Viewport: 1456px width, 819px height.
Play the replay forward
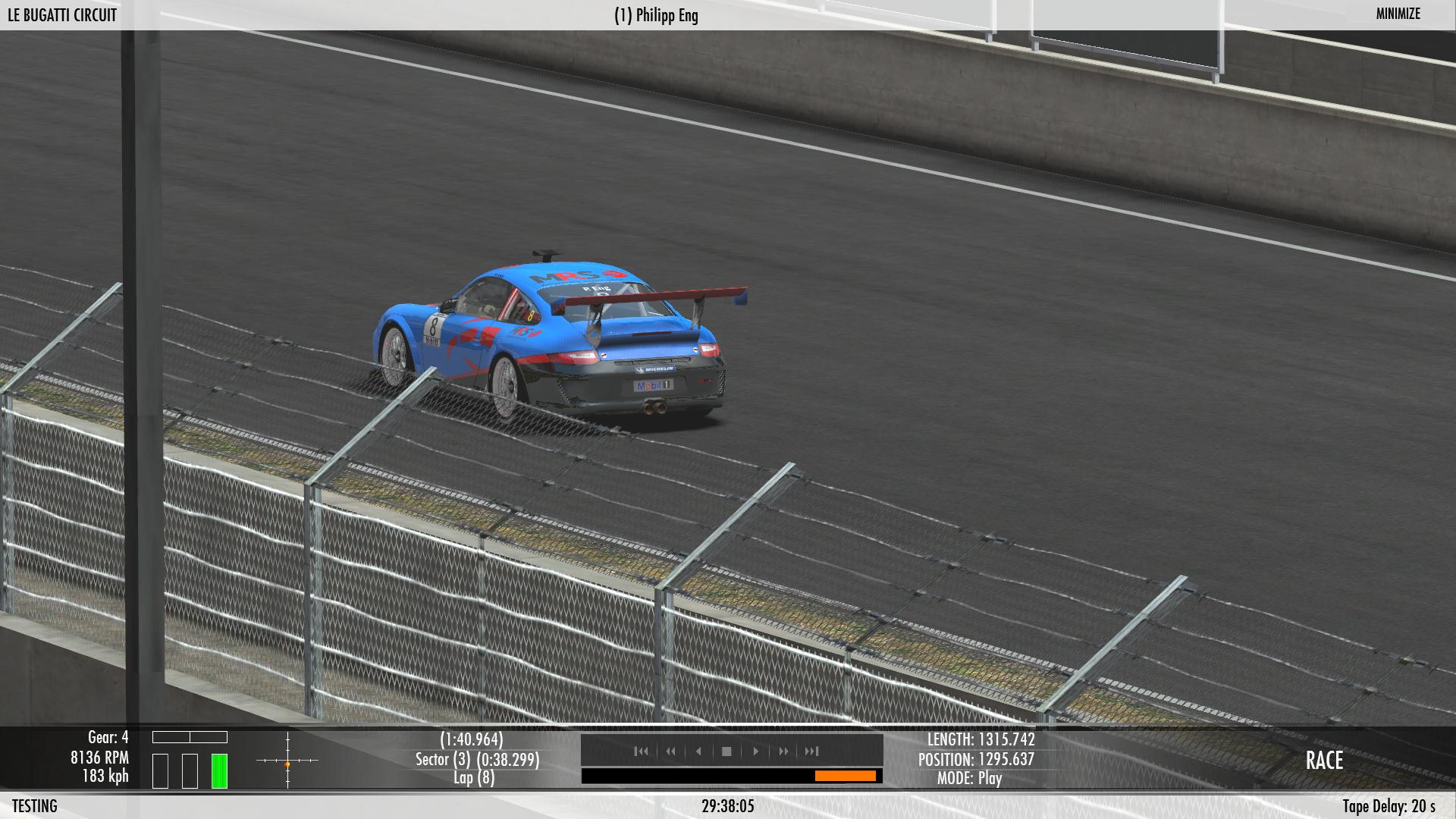coord(755,751)
